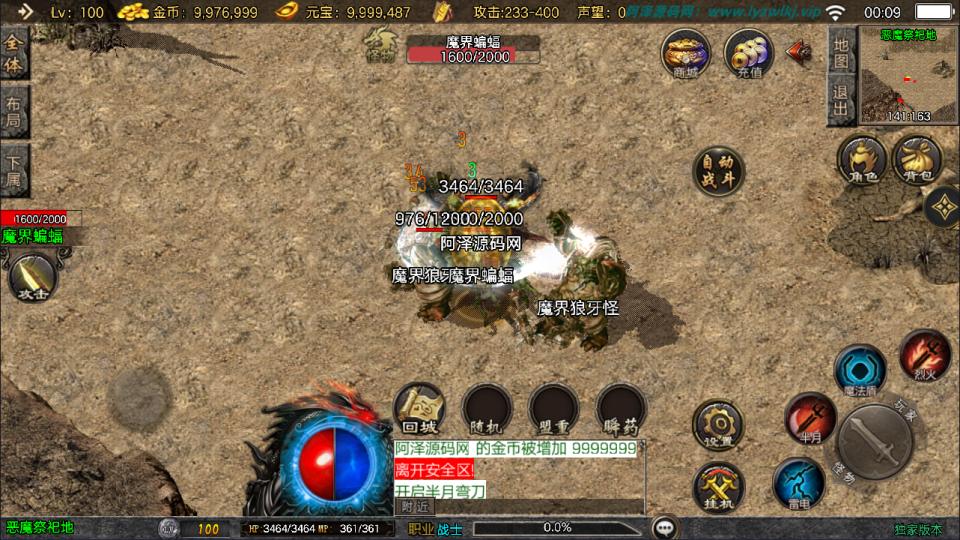Viewport: 960px width, 540px height.
Task: Click the 退出 exit button
Action: [x=841, y=99]
